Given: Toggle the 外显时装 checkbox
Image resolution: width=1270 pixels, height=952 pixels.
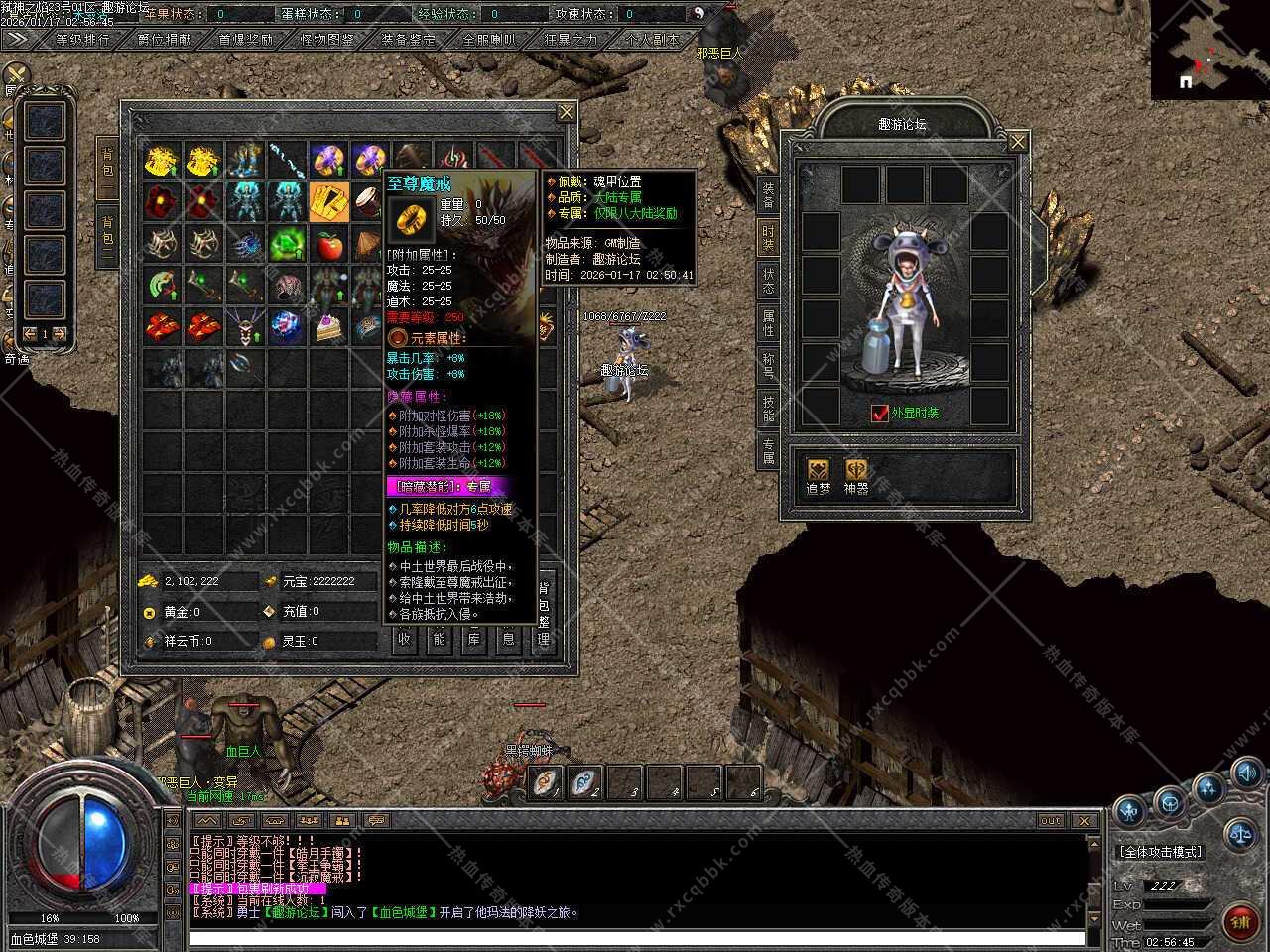Looking at the screenshot, I should [x=879, y=413].
